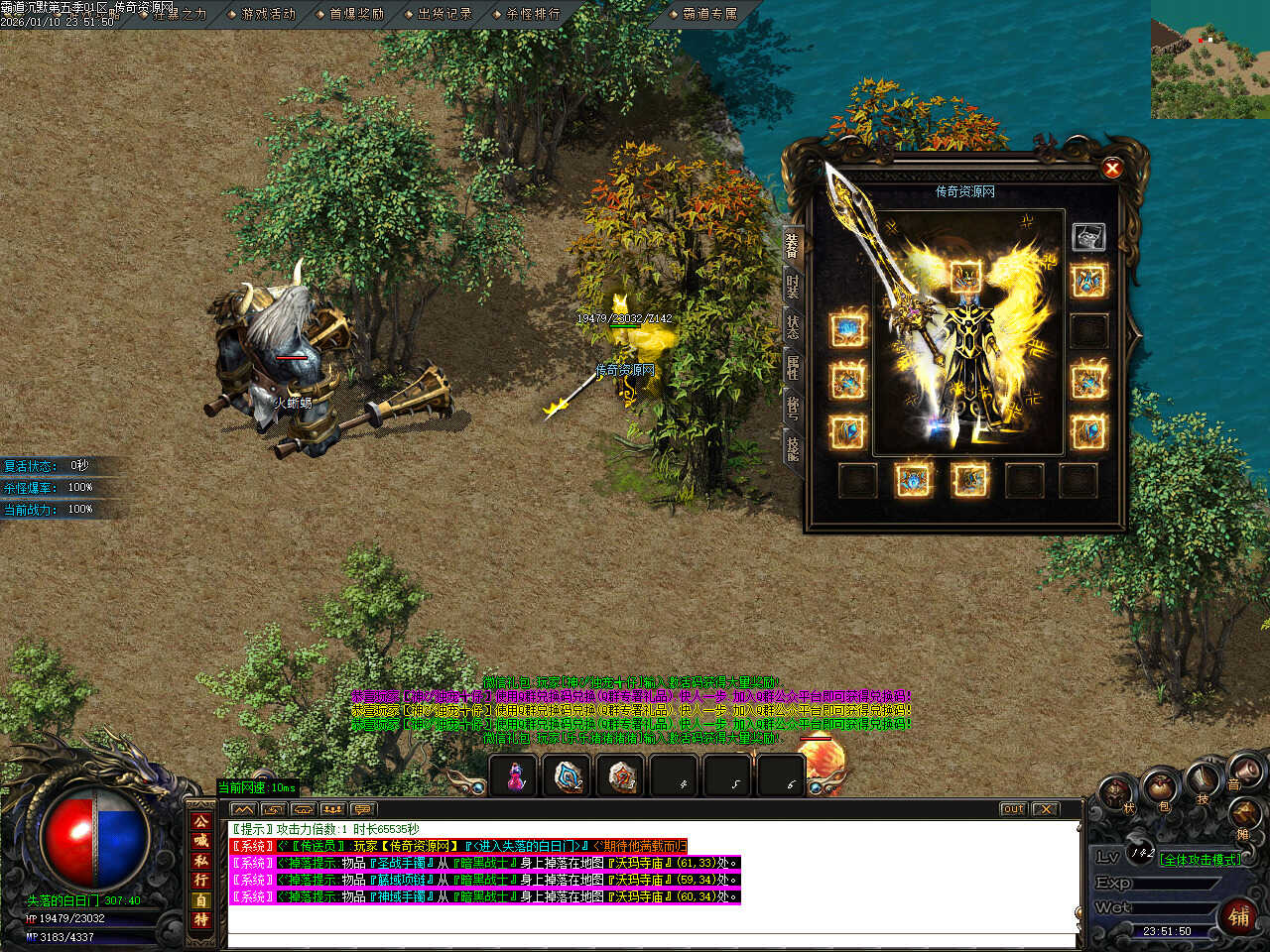Show the 属性 attributes tab
The height and width of the screenshot is (952, 1270).
pos(793,368)
